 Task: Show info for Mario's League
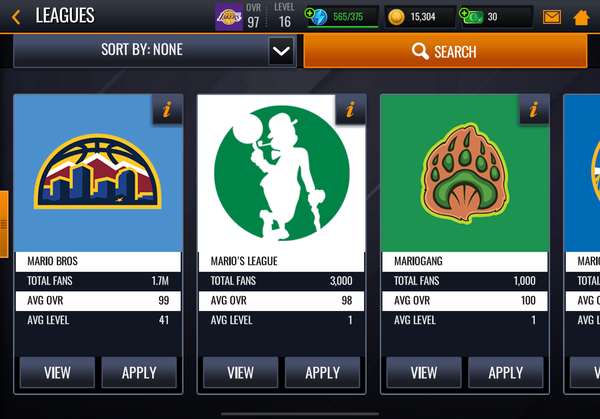(x=350, y=110)
